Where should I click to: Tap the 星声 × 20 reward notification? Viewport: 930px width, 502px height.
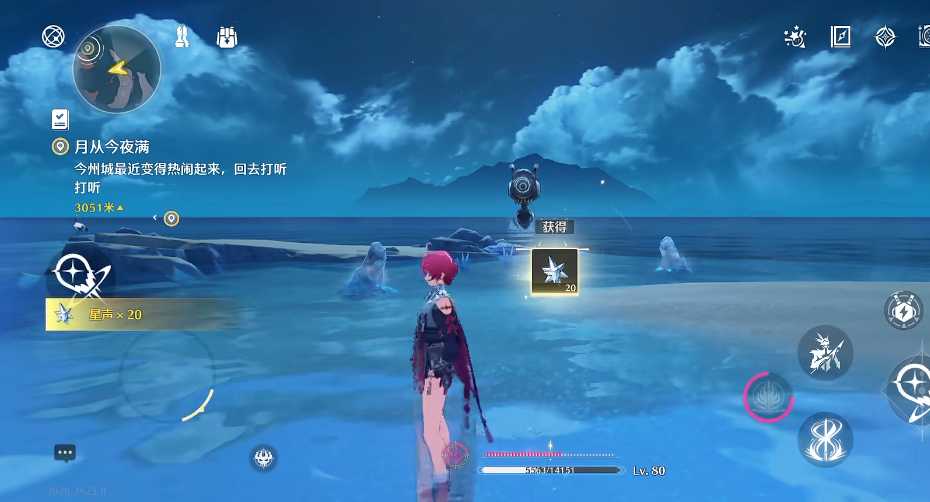point(110,315)
